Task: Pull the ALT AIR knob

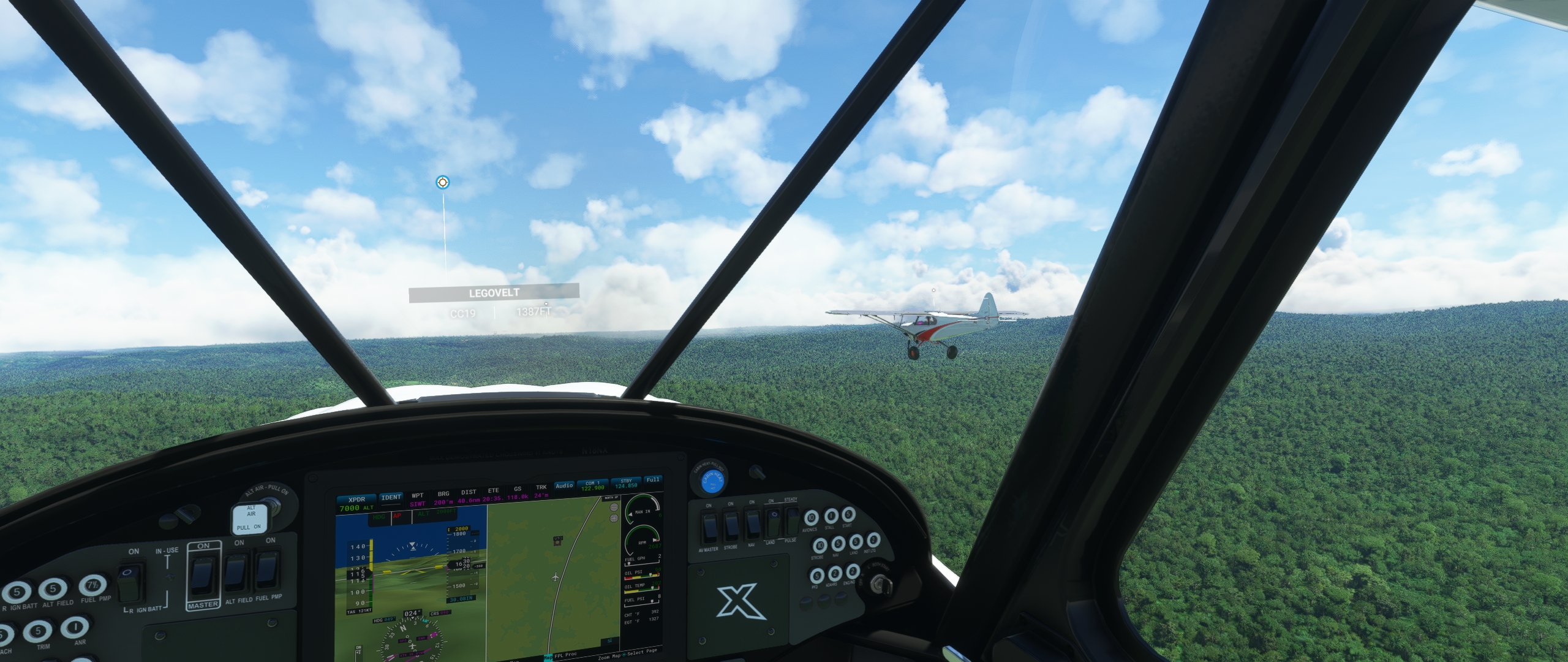Action: [x=251, y=518]
